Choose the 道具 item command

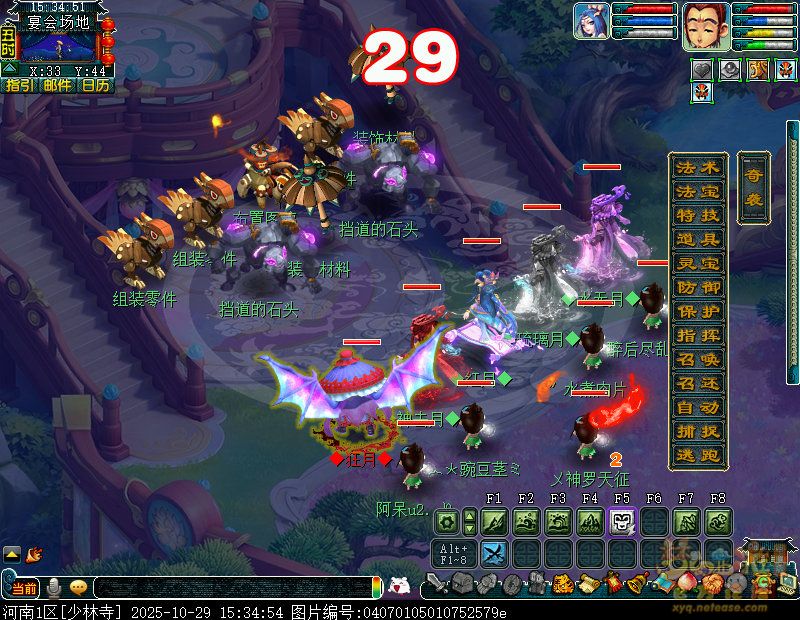[698, 239]
